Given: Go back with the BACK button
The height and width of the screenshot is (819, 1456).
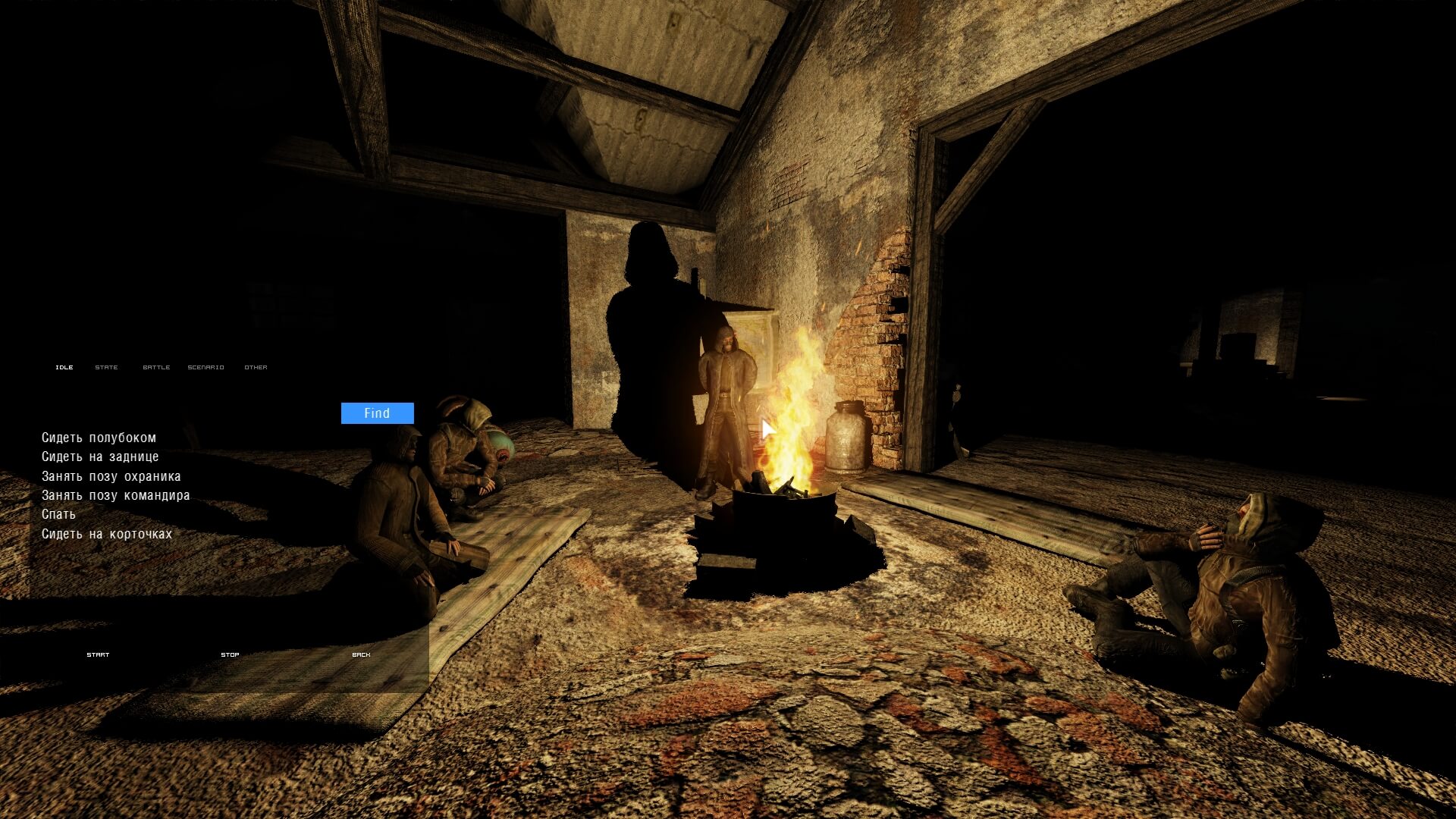Looking at the screenshot, I should point(361,654).
